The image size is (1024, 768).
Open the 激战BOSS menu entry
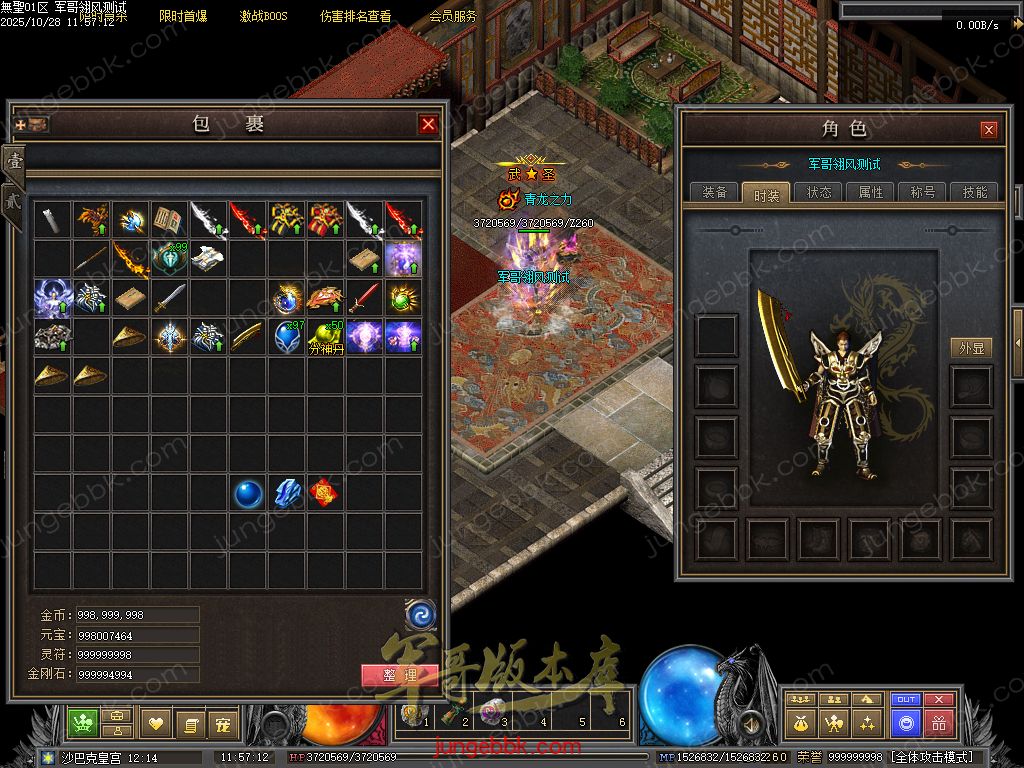pos(263,16)
